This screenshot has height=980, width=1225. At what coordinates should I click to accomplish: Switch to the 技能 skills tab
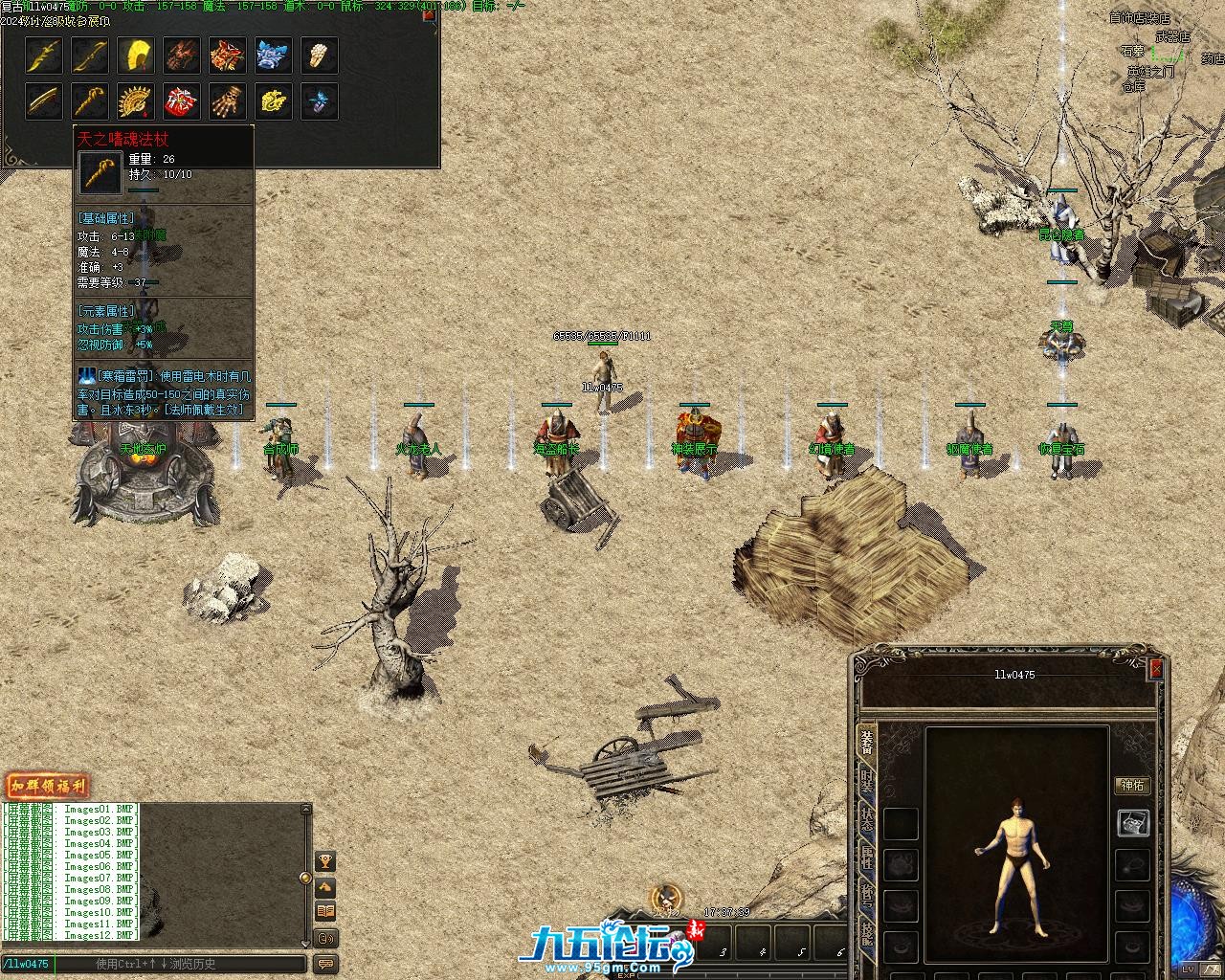[x=866, y=931]
